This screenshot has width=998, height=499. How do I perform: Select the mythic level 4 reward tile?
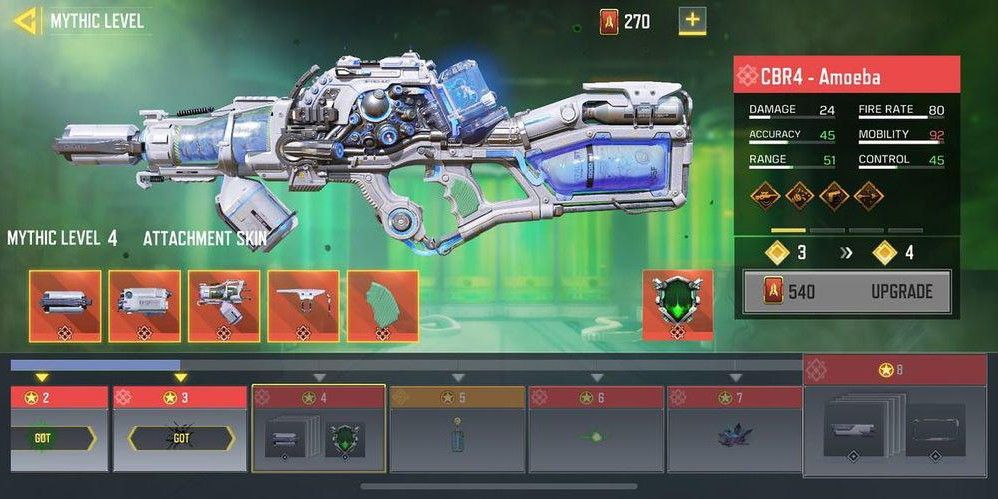pyautogui.click(x=318, y=429)
